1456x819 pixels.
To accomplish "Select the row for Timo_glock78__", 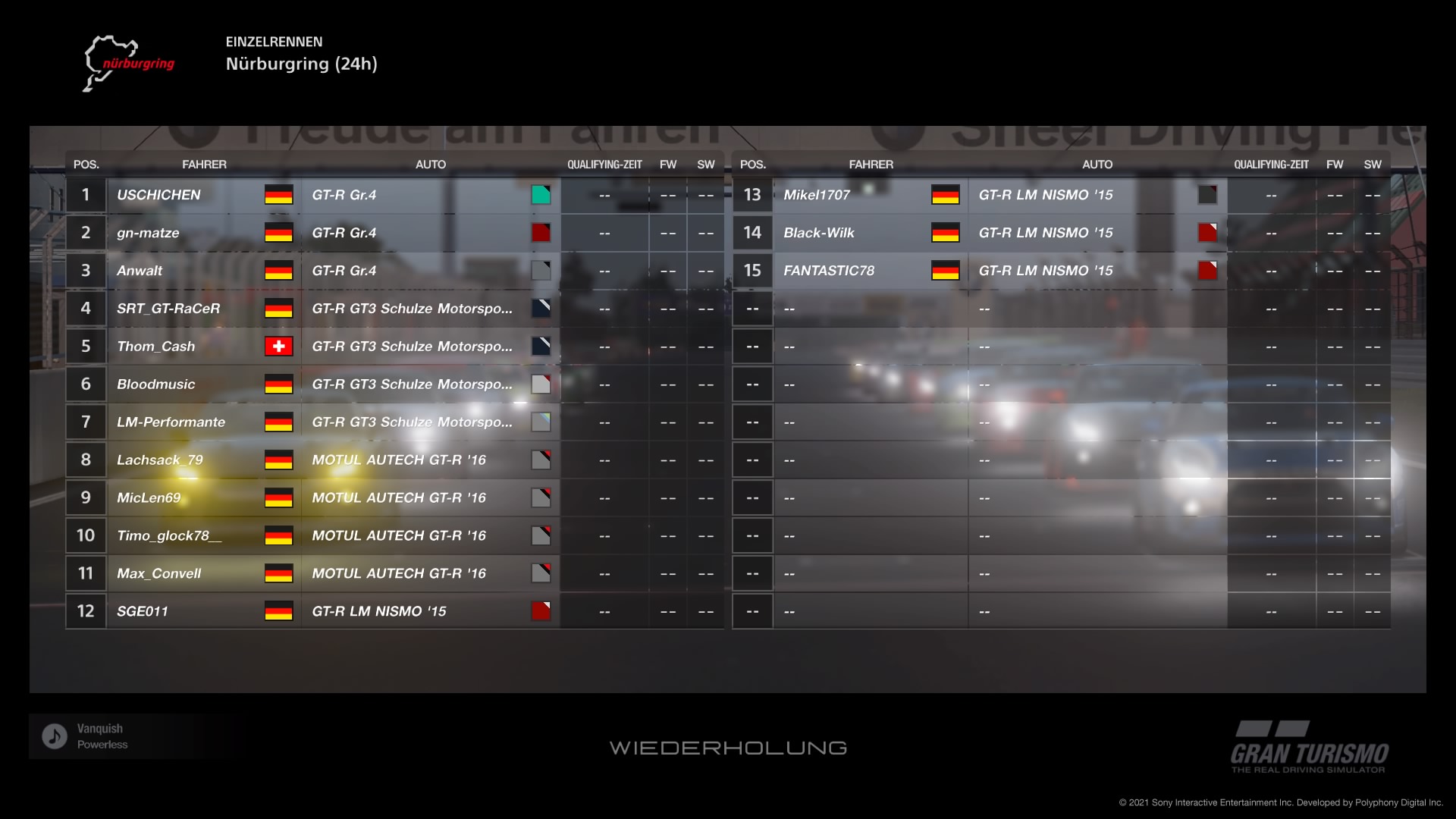I will tap(379, 535).
